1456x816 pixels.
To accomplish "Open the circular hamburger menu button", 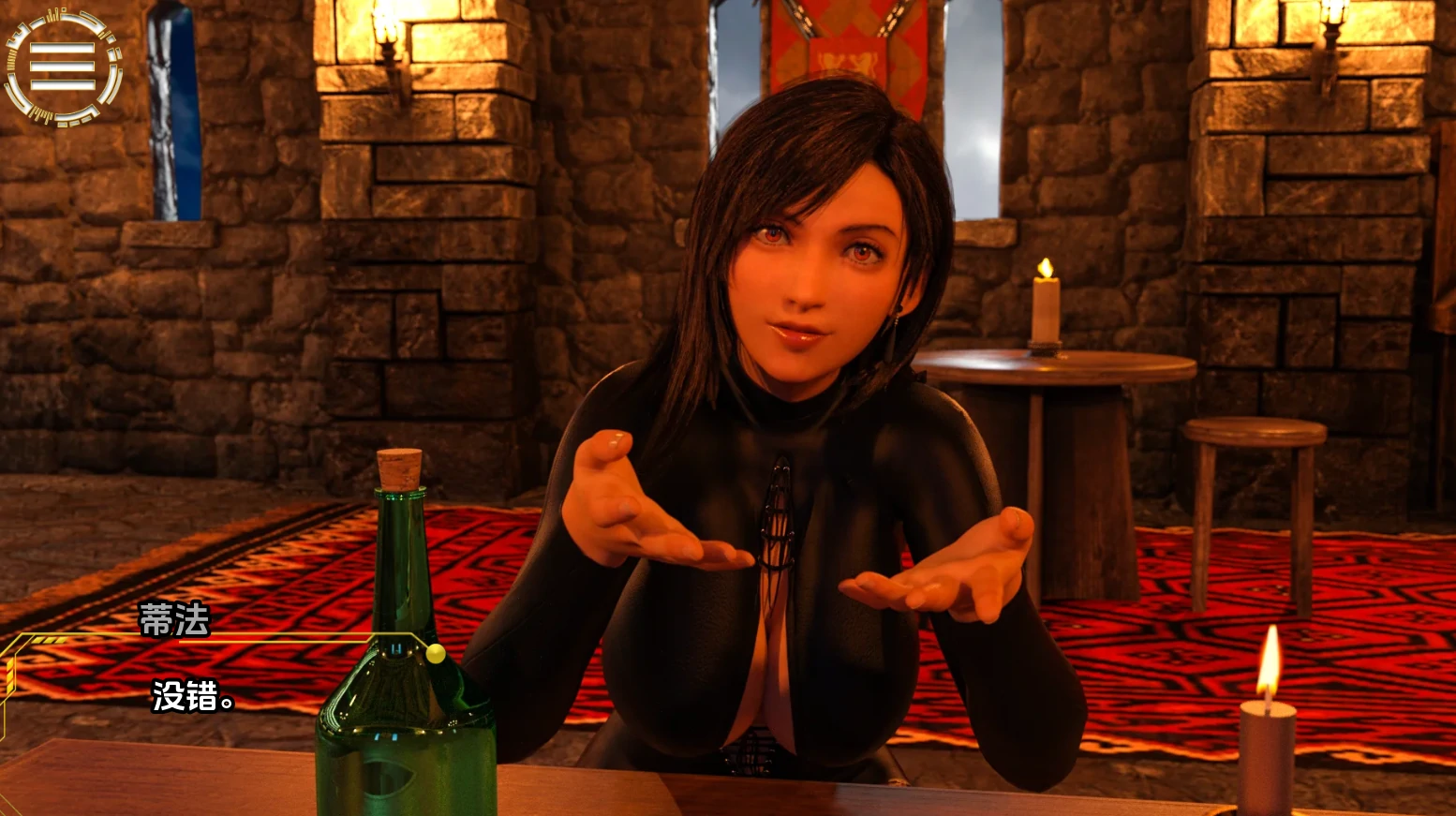I will [63, 67].
